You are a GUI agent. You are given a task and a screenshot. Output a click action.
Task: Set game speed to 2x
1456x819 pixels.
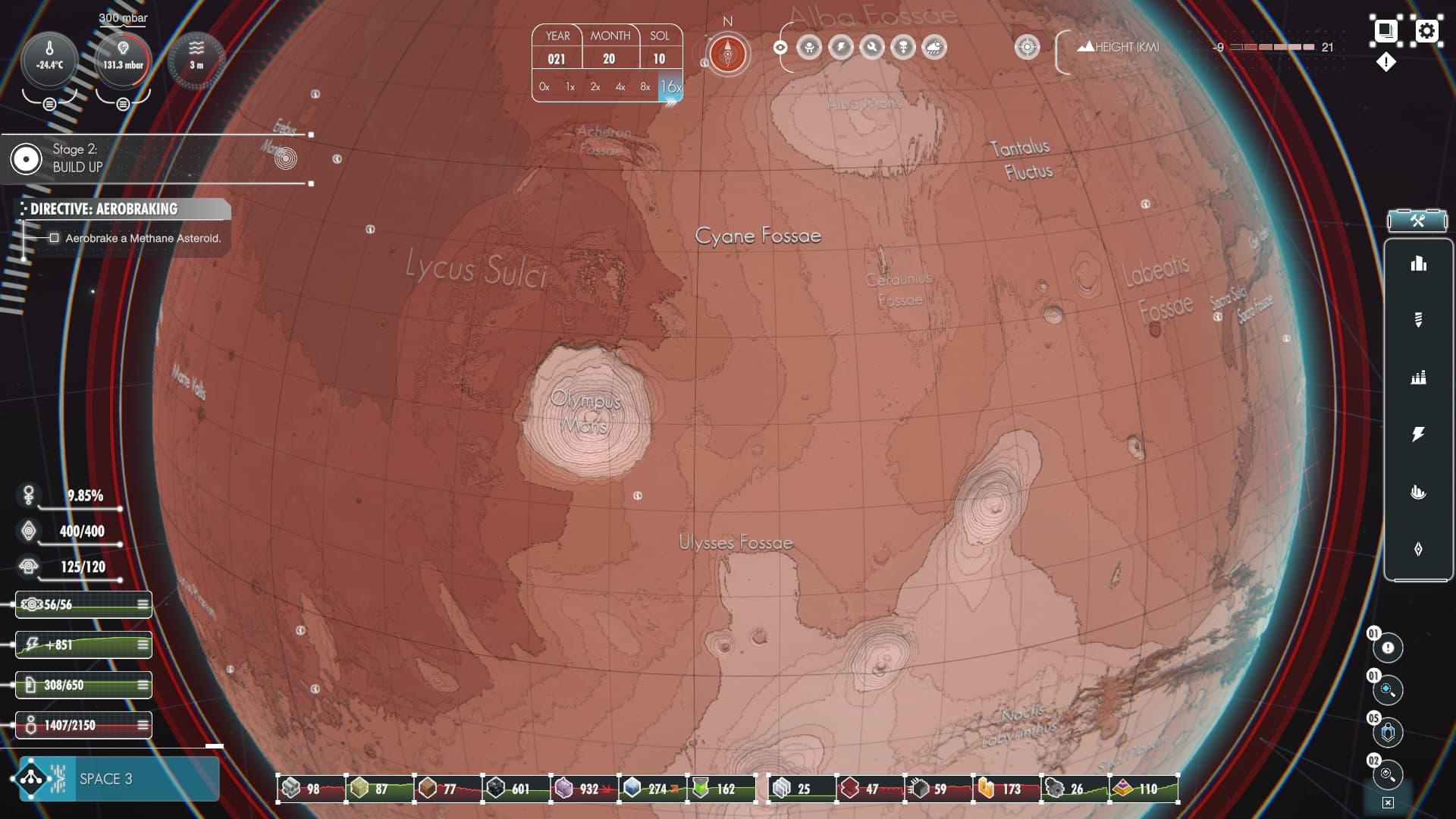pyautogui.click(x=595, y=87)
